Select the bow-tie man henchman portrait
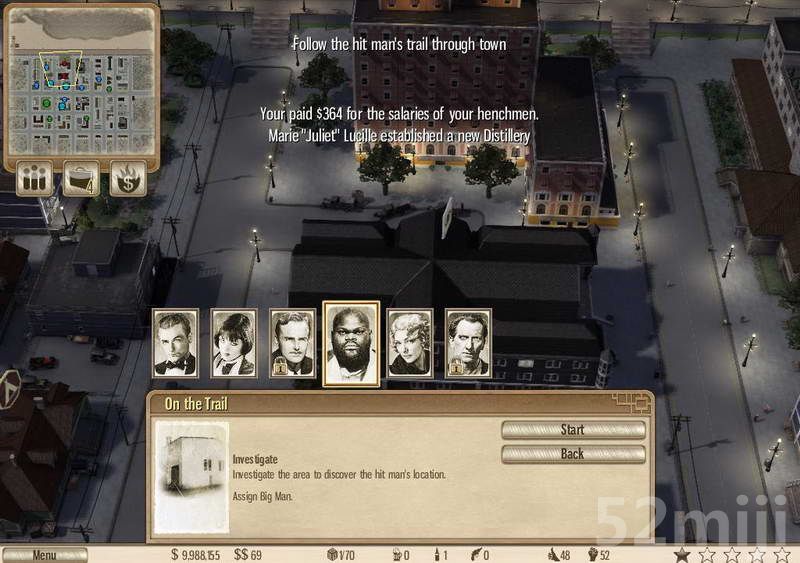This screenshot has width=800, height=563. click(x=175, y=343)
